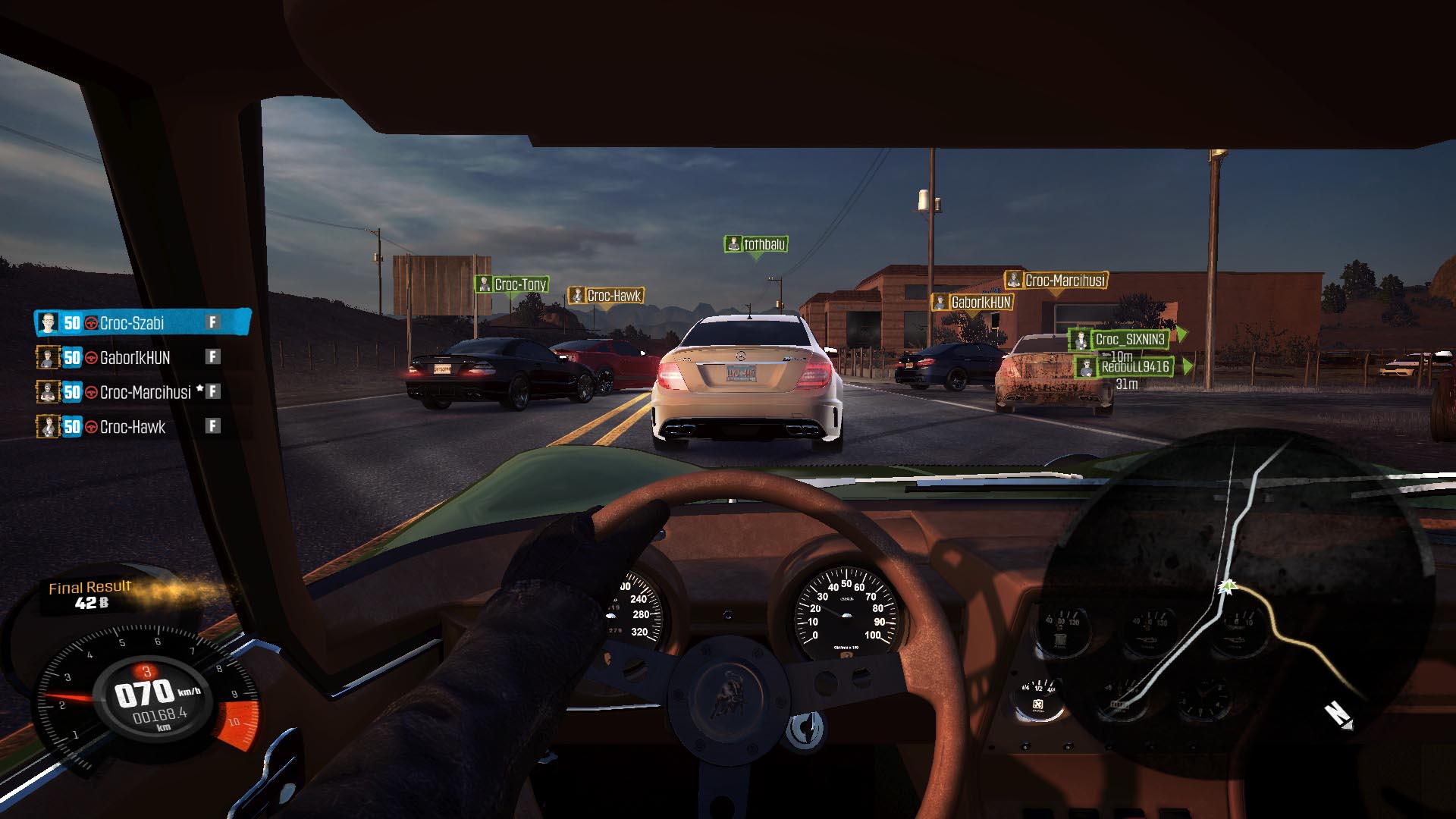The image size is (1456, 819).
Task: Click the tothbalu player name tag
Action: [x=756, y=244]
